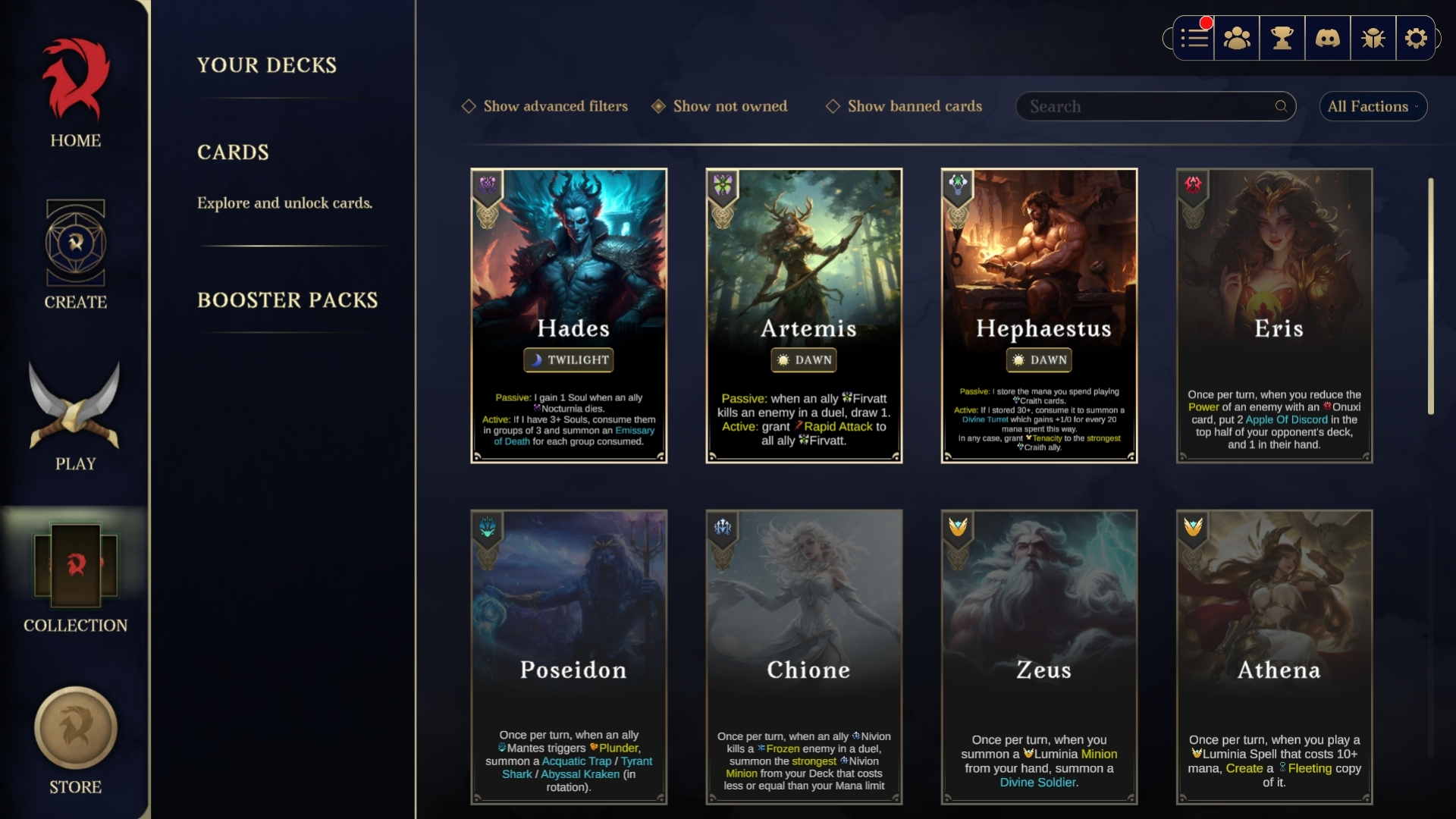Screen dimensions: 1456x819
Task: Open the settings gear icon
Action: [x=1416, y=38]
